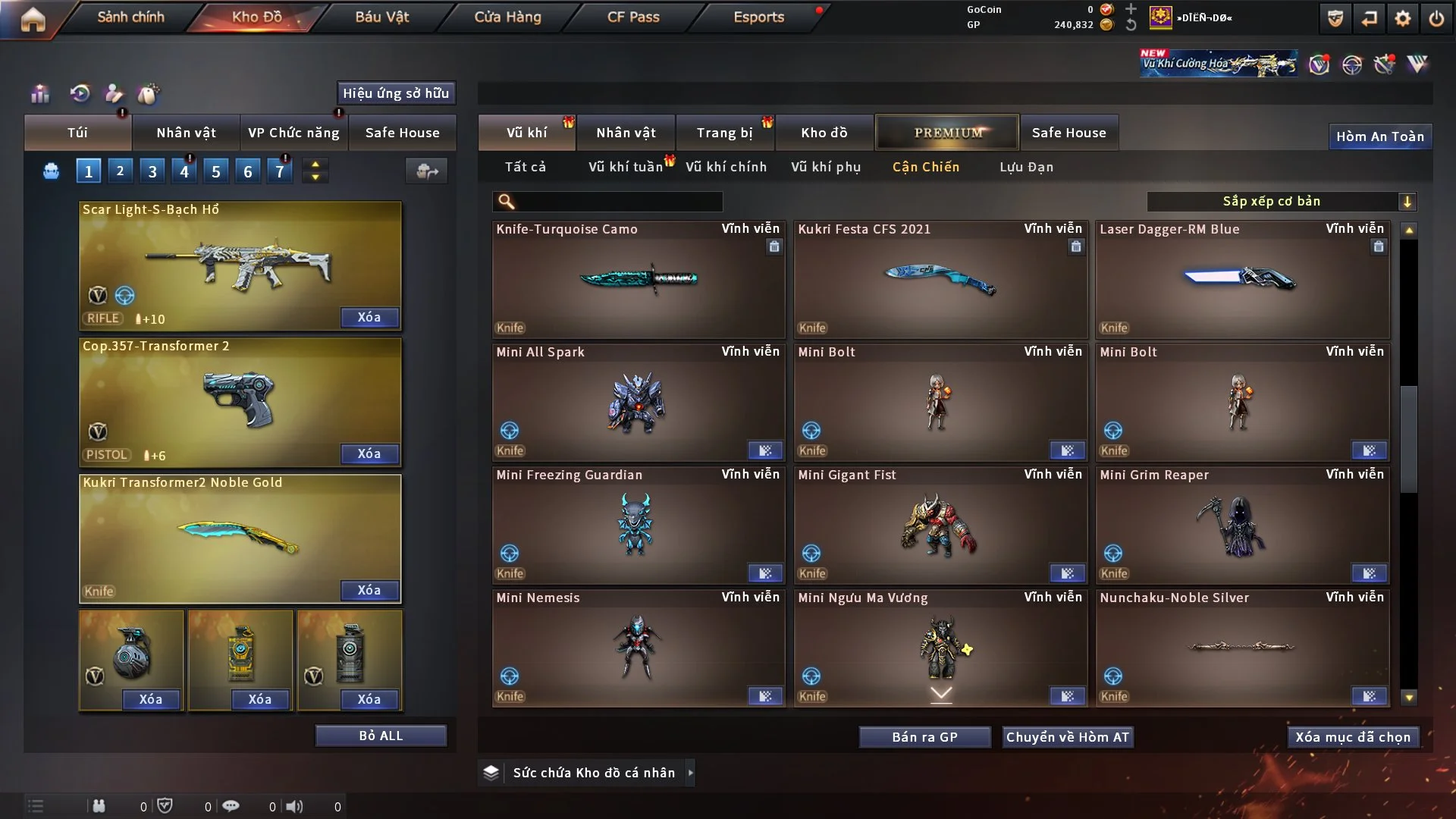The height and width of the screenshot is (819, 1456).
Task: Remove the Scar Light-S-Bạch Hổ rifle
Action: [x=369, y=317]
